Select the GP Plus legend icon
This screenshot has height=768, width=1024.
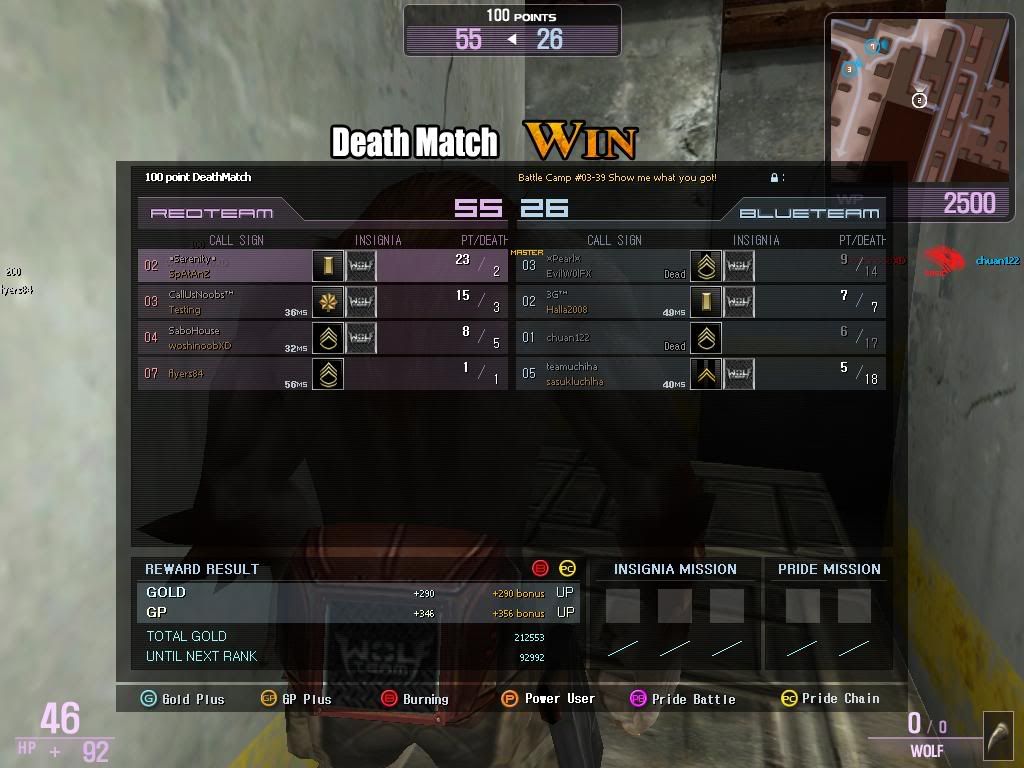click(x=268, y=699)
